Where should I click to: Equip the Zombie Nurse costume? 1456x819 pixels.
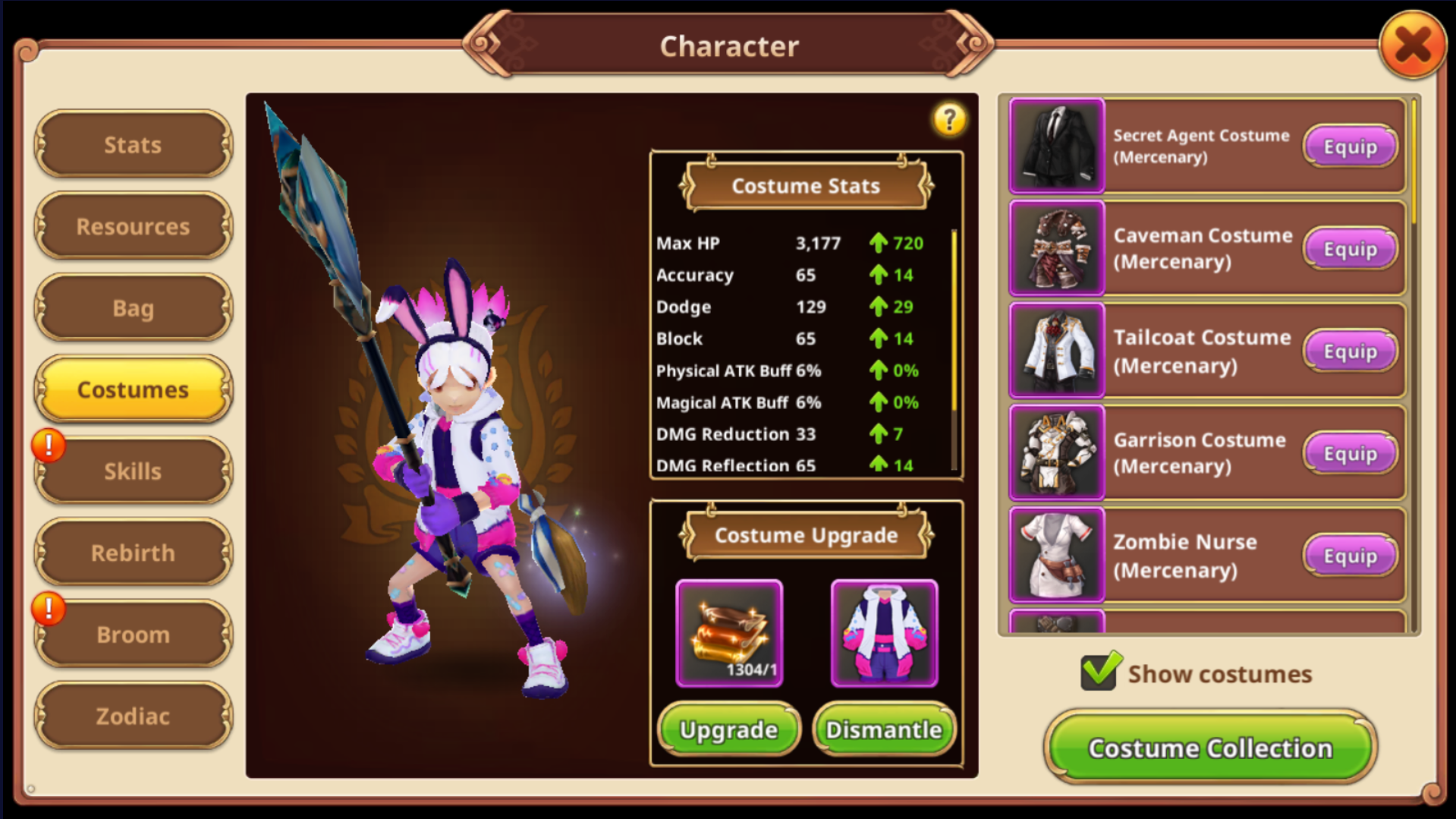pyautogui.click(x=1350, y=556)
